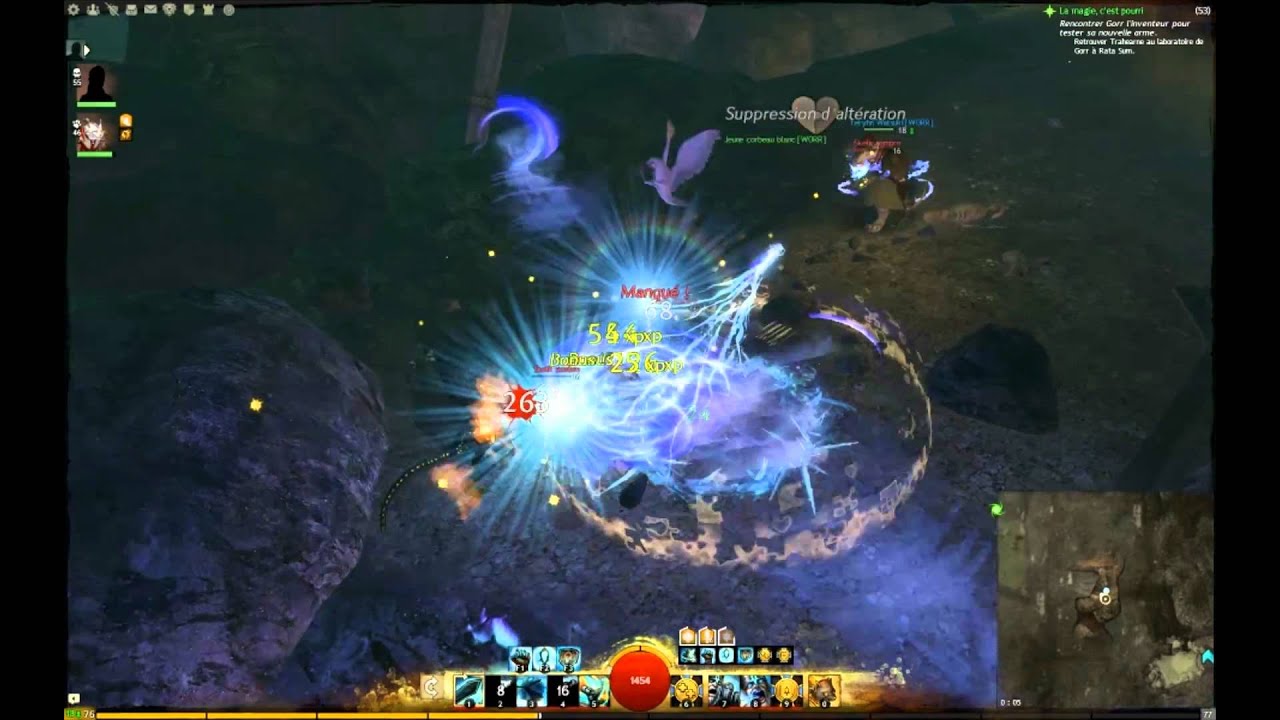This screenshot has width=1280, height=720.
Task: Activate skill 1 on the skill bar
Action: (468, 691)
